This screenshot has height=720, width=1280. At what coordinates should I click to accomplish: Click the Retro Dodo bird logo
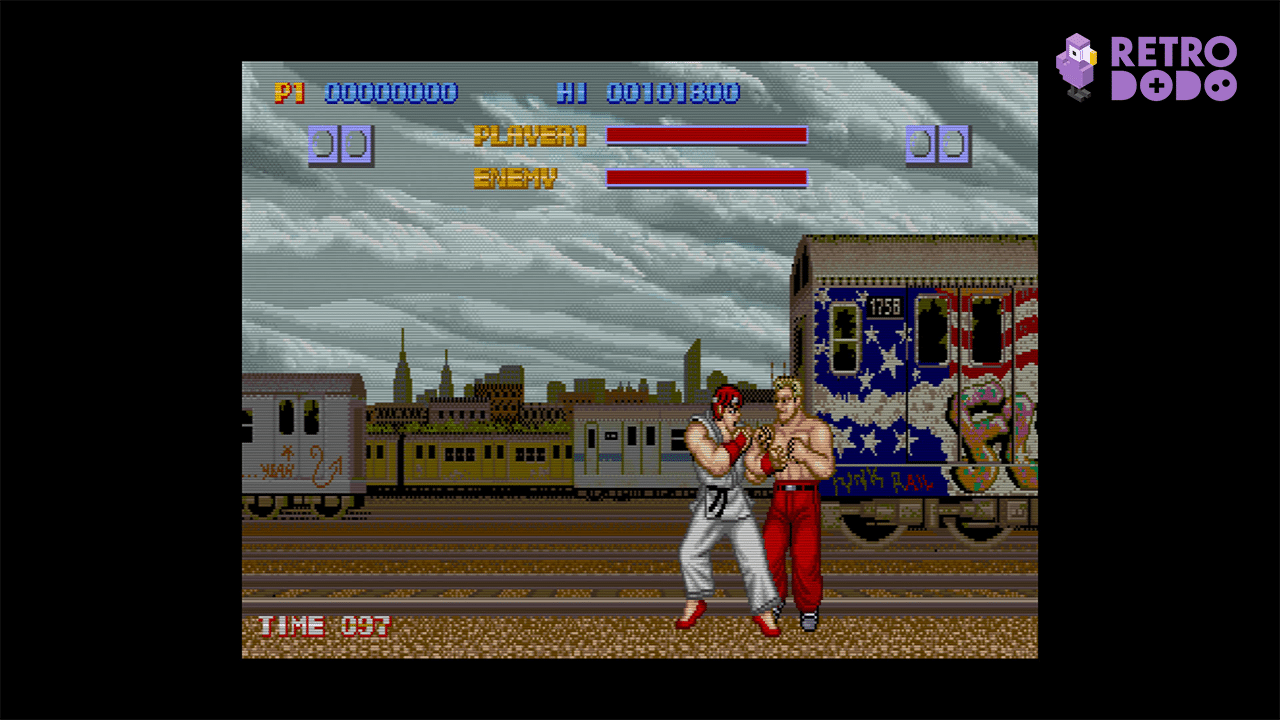coord(1078,64)
